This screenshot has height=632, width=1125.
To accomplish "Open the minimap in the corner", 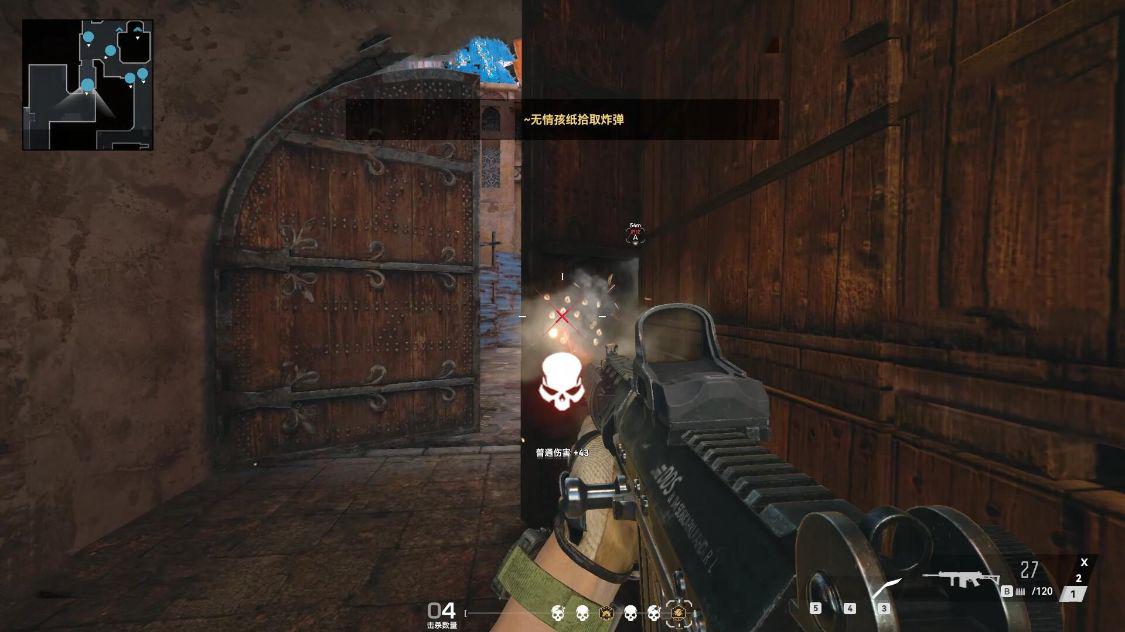I will (88, 85).
